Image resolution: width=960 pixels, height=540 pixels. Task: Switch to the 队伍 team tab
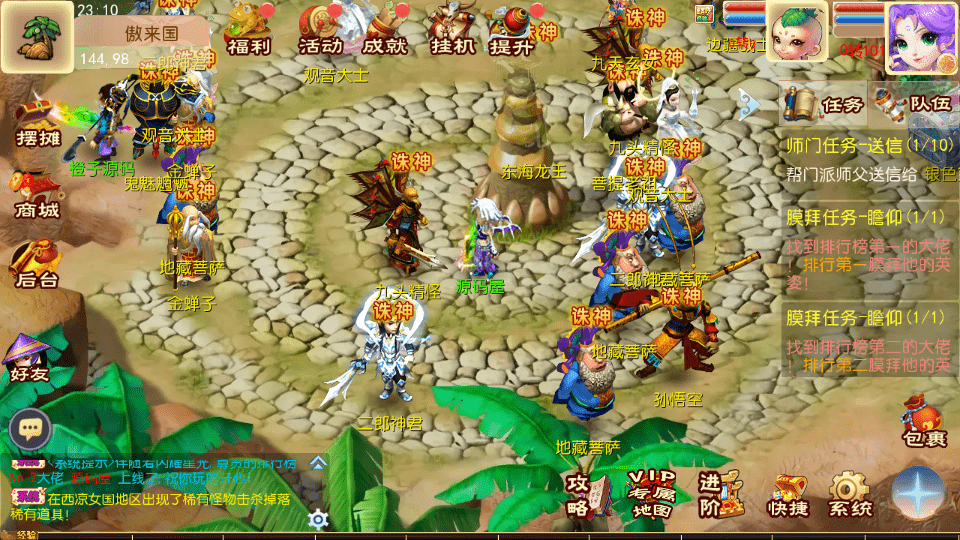[913, 103]
